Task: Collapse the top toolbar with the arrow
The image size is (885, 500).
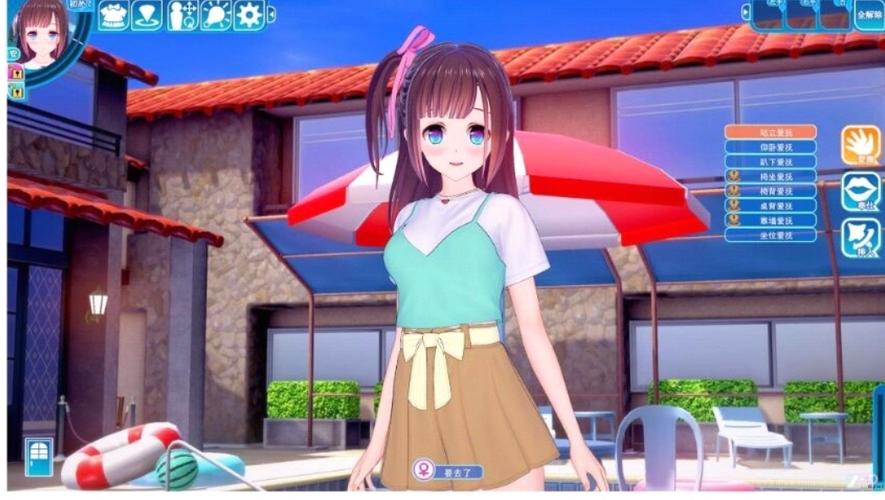Action: point(272,14)
